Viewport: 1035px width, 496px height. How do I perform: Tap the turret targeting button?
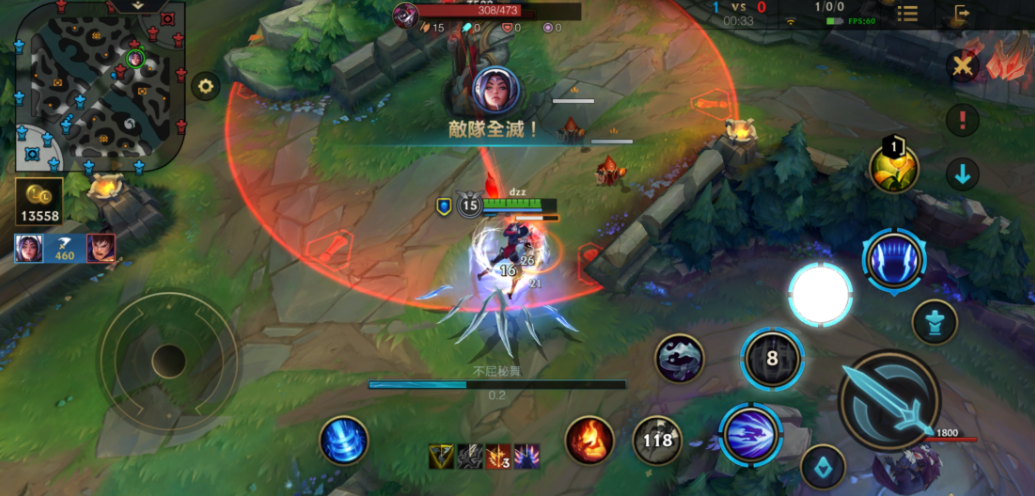935,322
